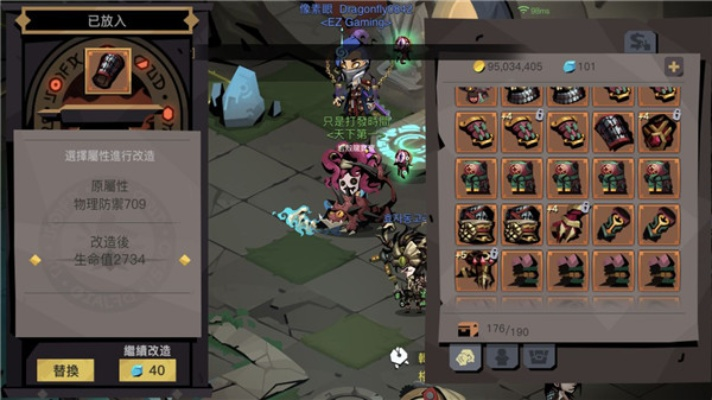Add currency with the plus button
This screenshot has height=400, width=712.
[x=673, y=67]
